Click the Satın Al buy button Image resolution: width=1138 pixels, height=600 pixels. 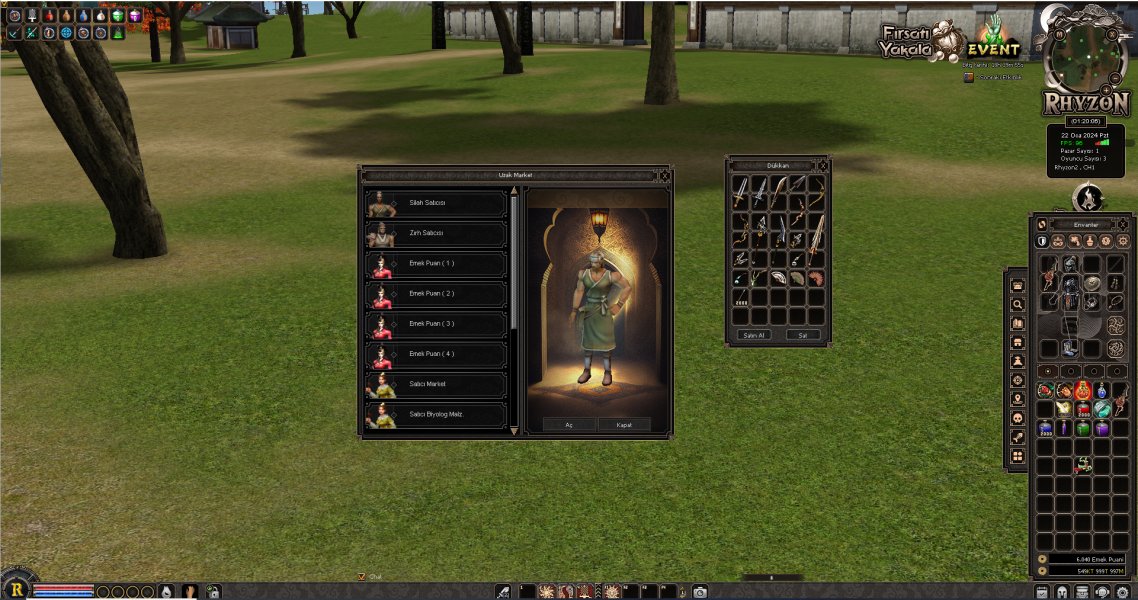(x=752, y=335)
